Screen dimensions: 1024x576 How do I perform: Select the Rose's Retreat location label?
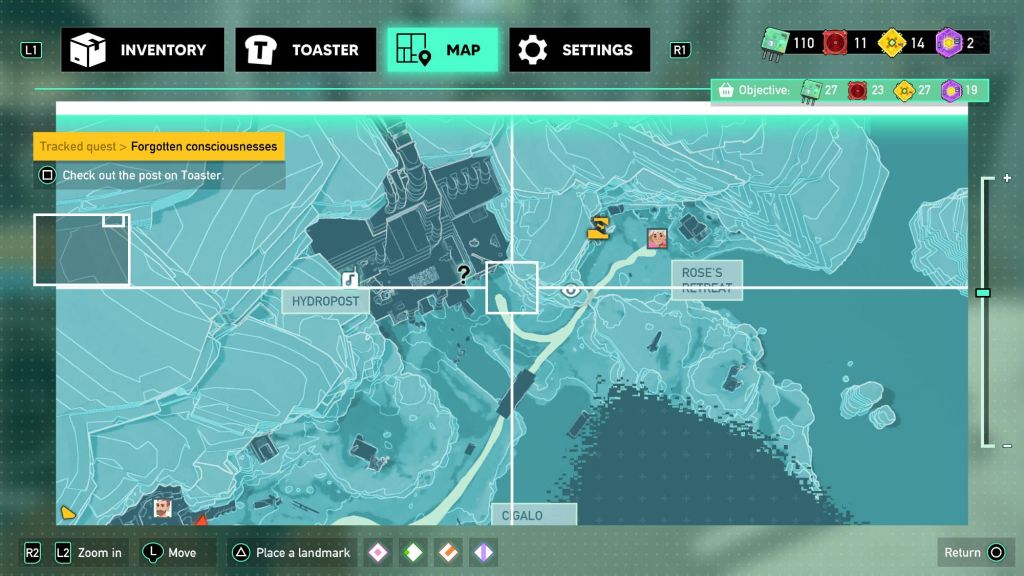707,280
